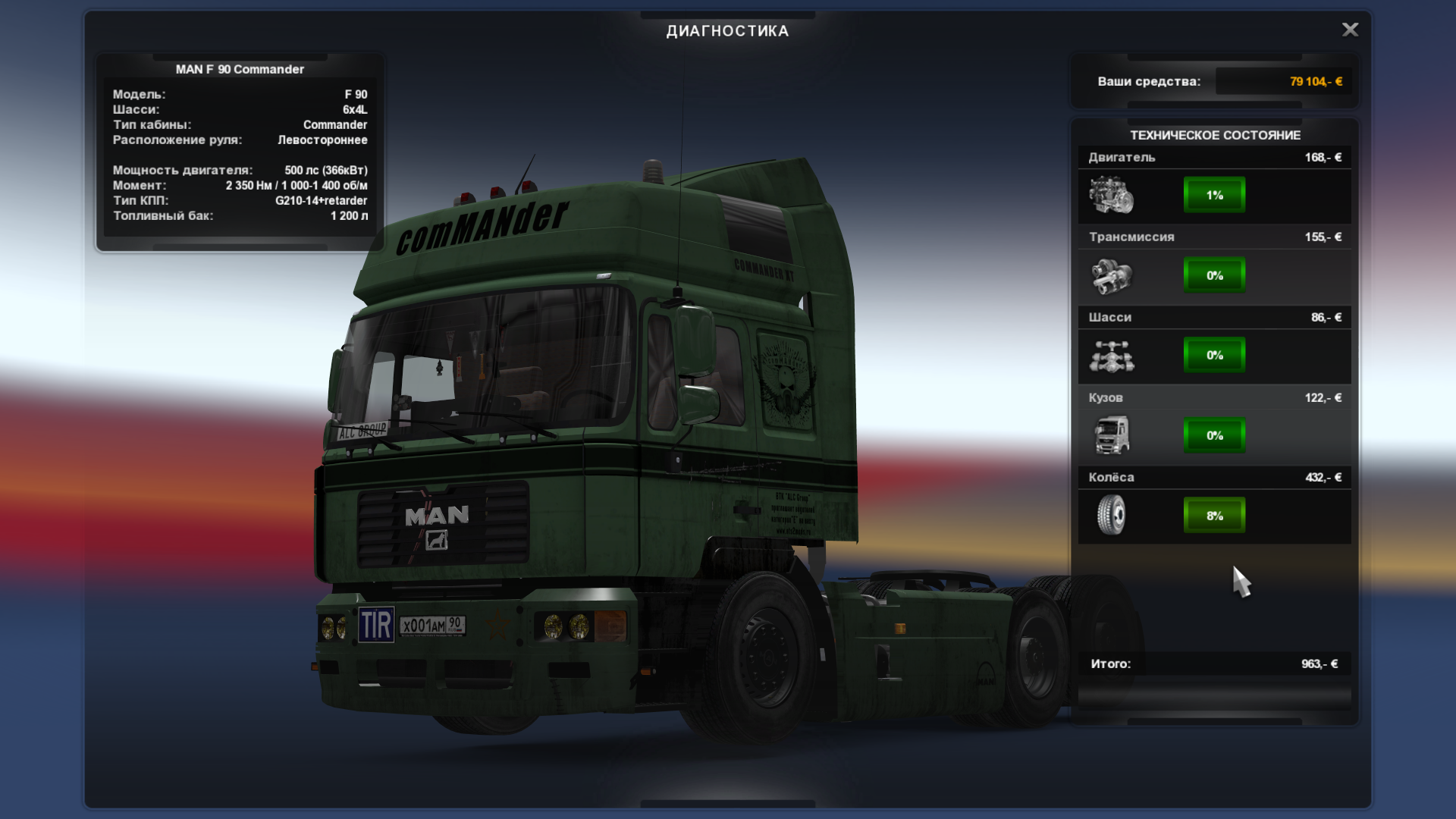Repair the wheels (Колёса) at 8%
1456x819 pixels.
(1214, 516)
